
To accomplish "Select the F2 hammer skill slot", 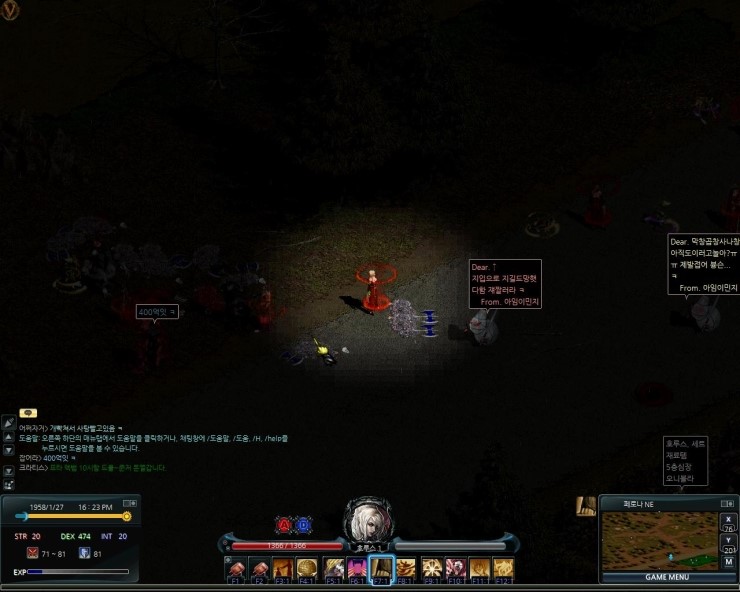I will pos(260,569).
